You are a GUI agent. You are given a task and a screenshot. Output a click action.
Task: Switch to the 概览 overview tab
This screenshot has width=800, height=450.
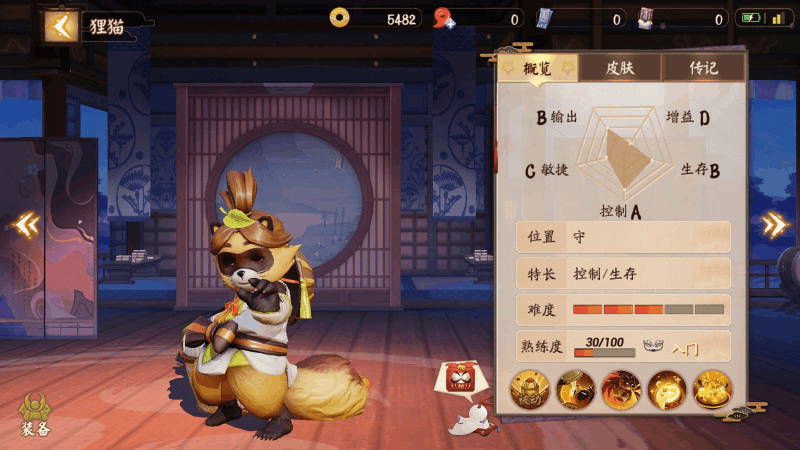click(536, 68)
